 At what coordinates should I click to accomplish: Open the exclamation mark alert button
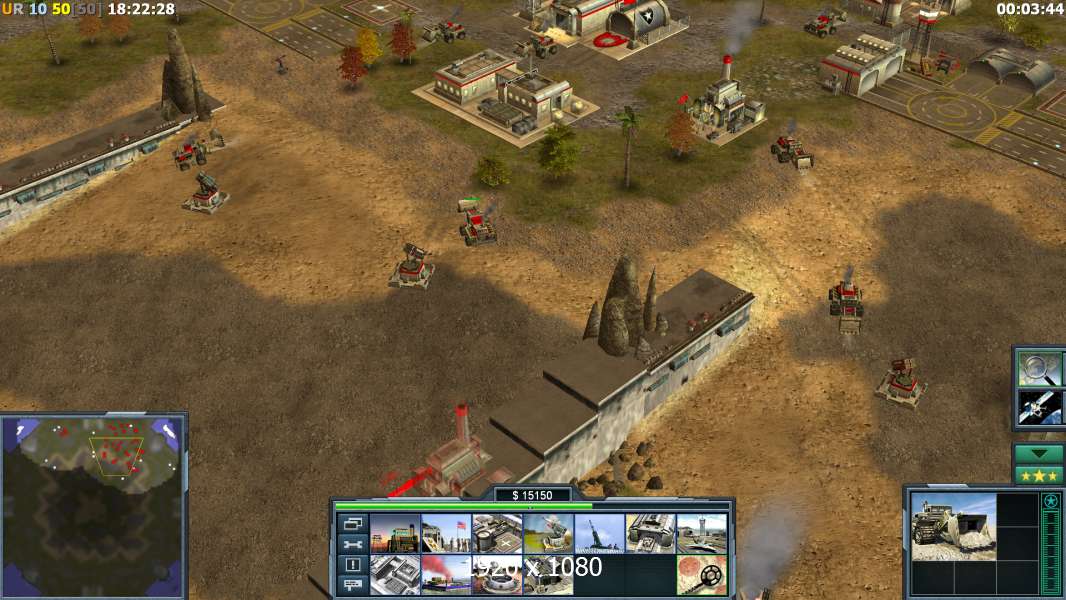tap(352, 565)
